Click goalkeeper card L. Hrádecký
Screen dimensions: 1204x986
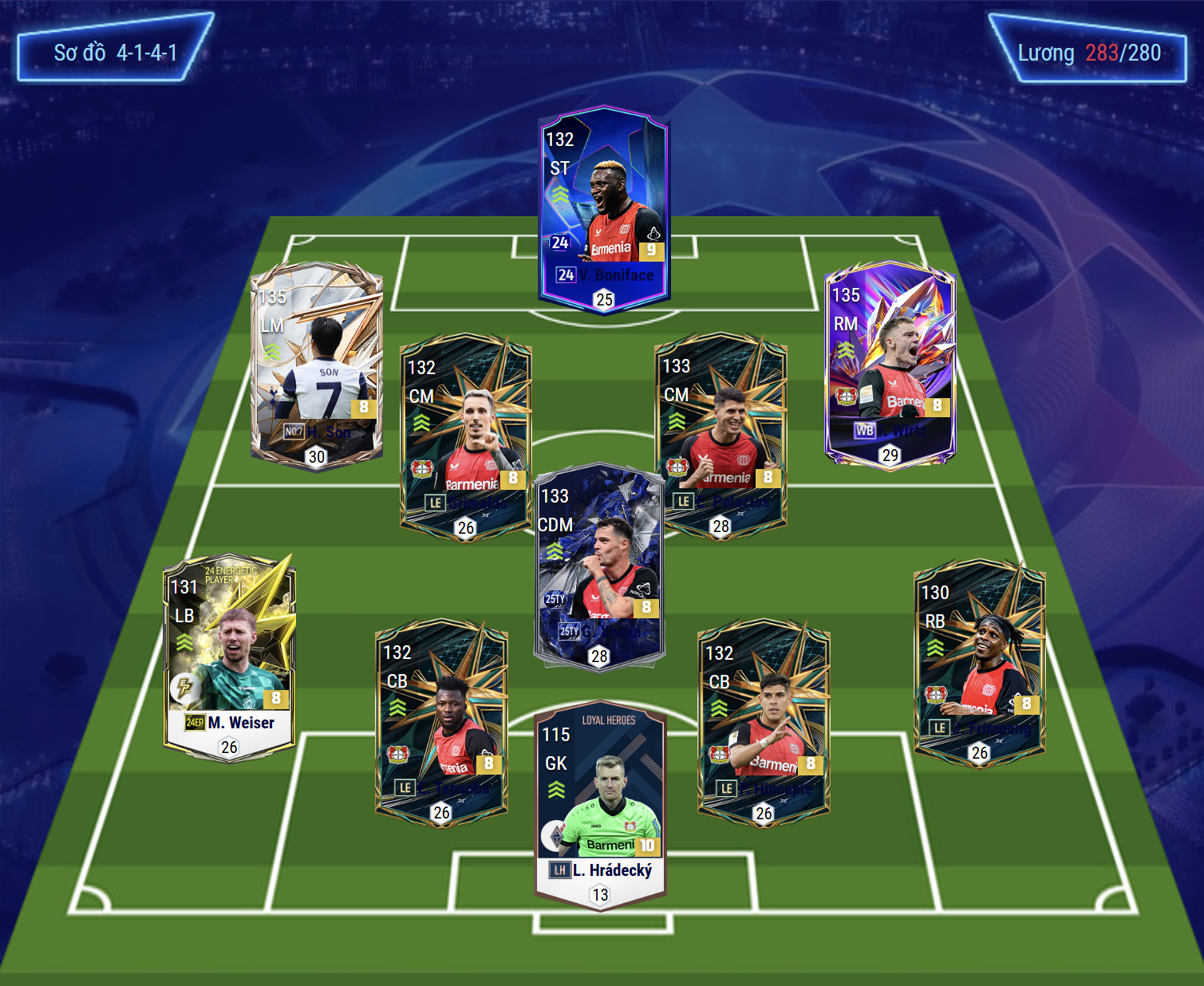[x=600, y=806]
